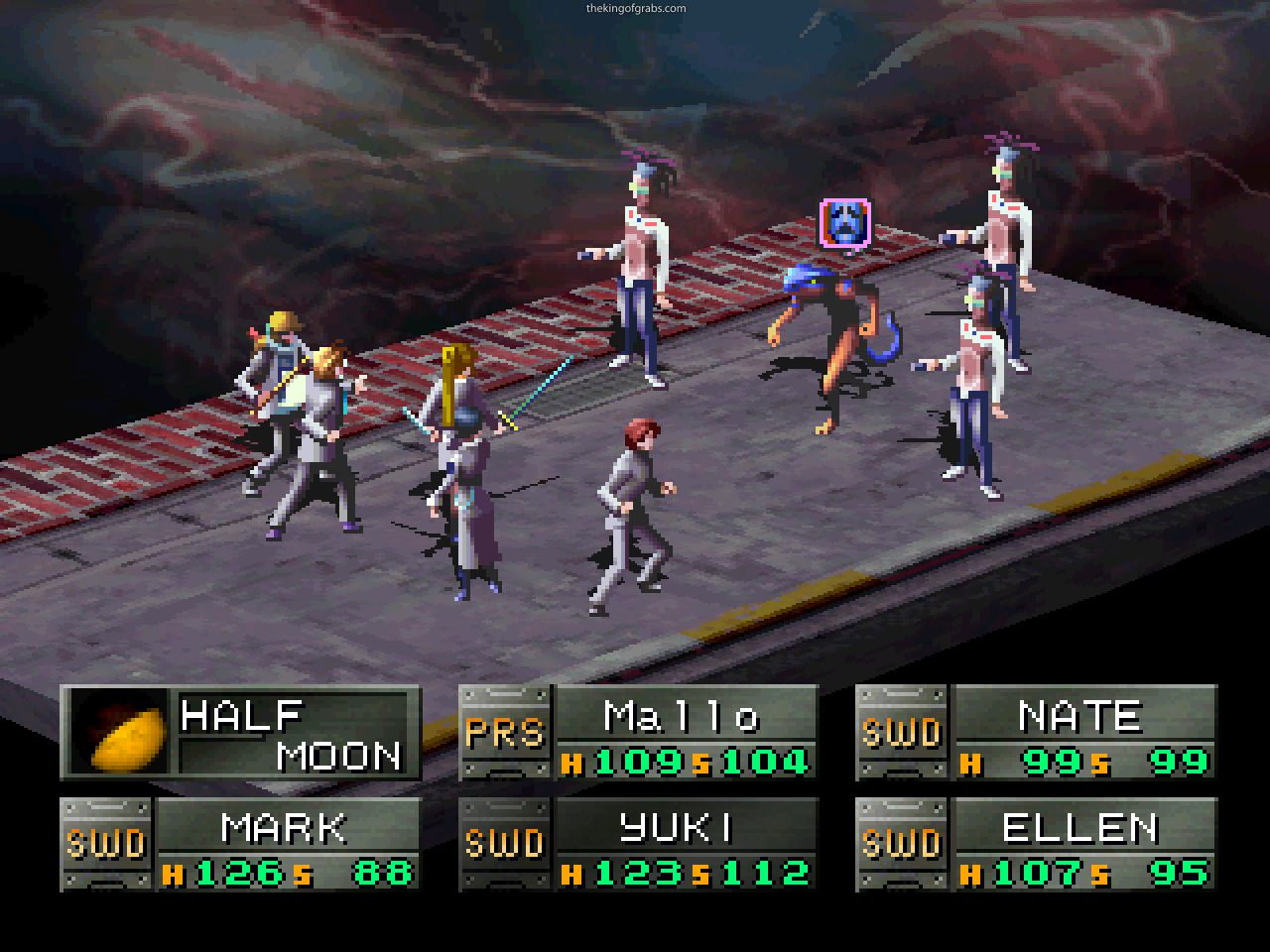Click the PRS weapon icon on Mallo's panel
This screenshot has height=952, width=1270.
click(506, 731)
